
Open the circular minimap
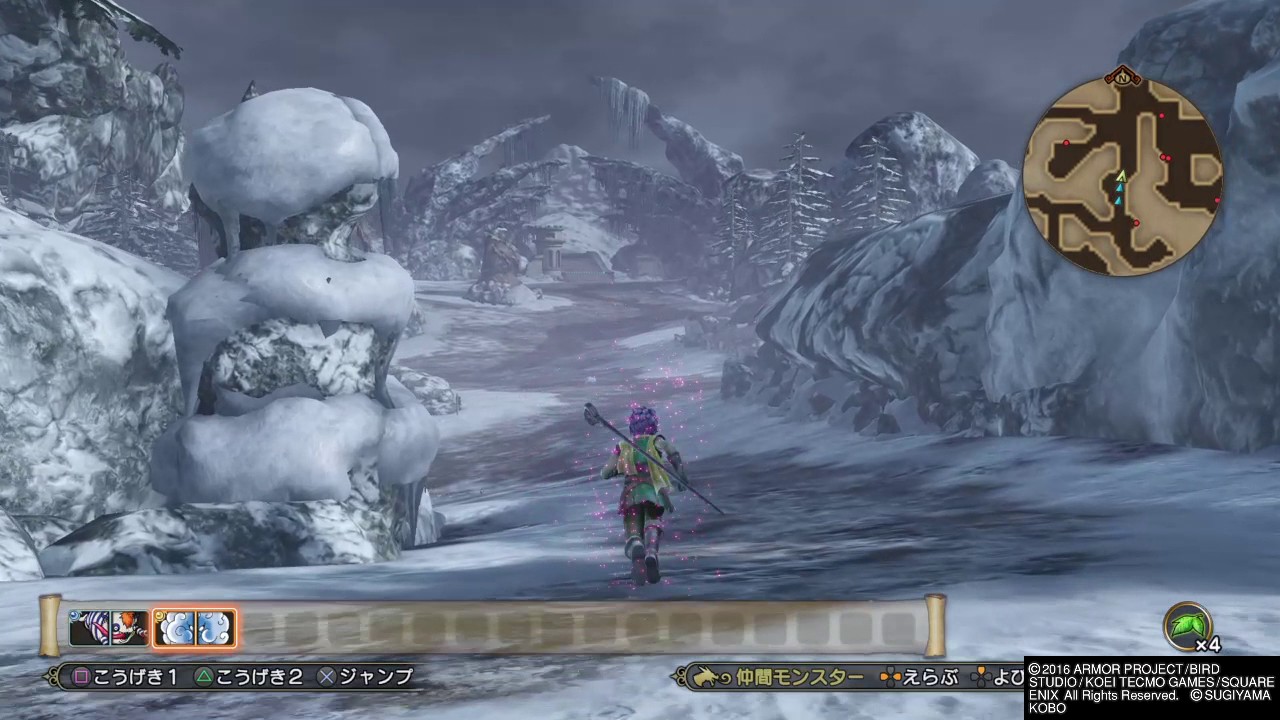coord(1122,176)
